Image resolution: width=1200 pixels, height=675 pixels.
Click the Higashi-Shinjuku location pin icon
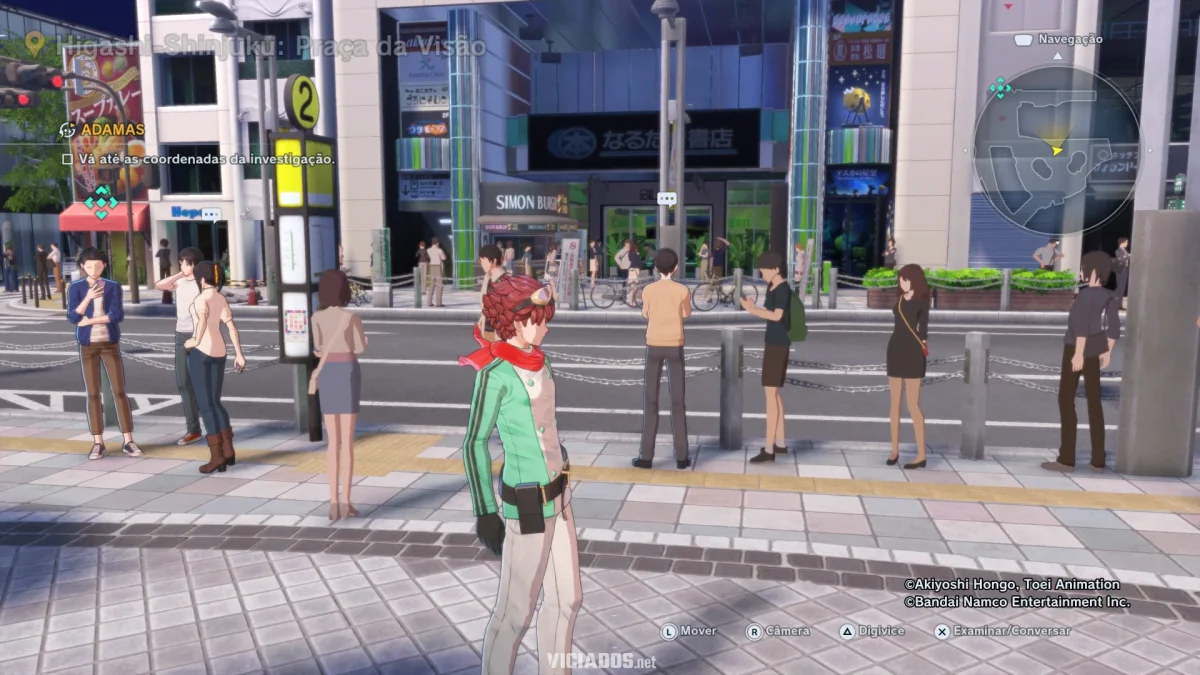(35, 43)
